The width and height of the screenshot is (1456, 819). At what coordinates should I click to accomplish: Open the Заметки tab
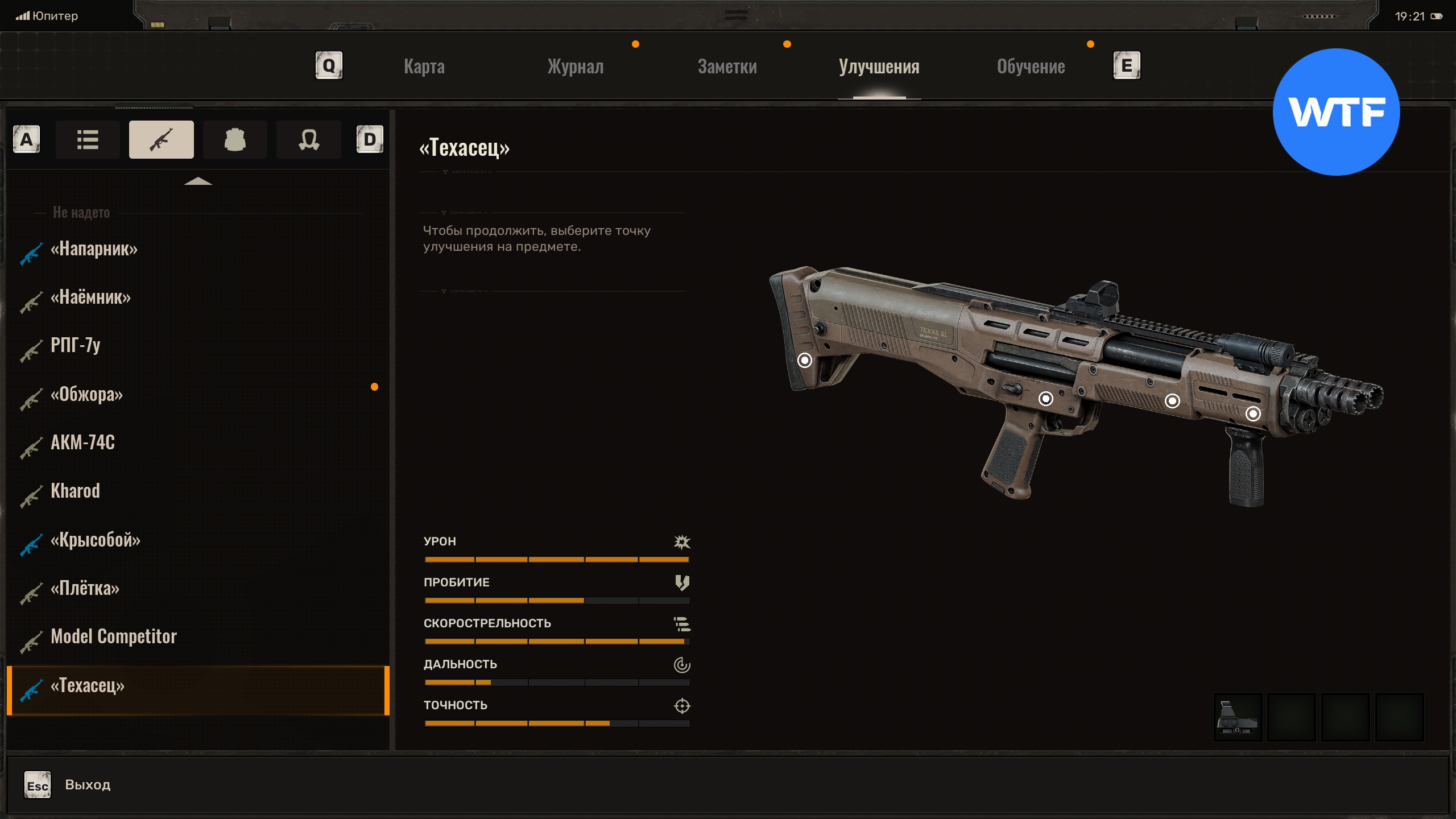(x=727, y=67)
